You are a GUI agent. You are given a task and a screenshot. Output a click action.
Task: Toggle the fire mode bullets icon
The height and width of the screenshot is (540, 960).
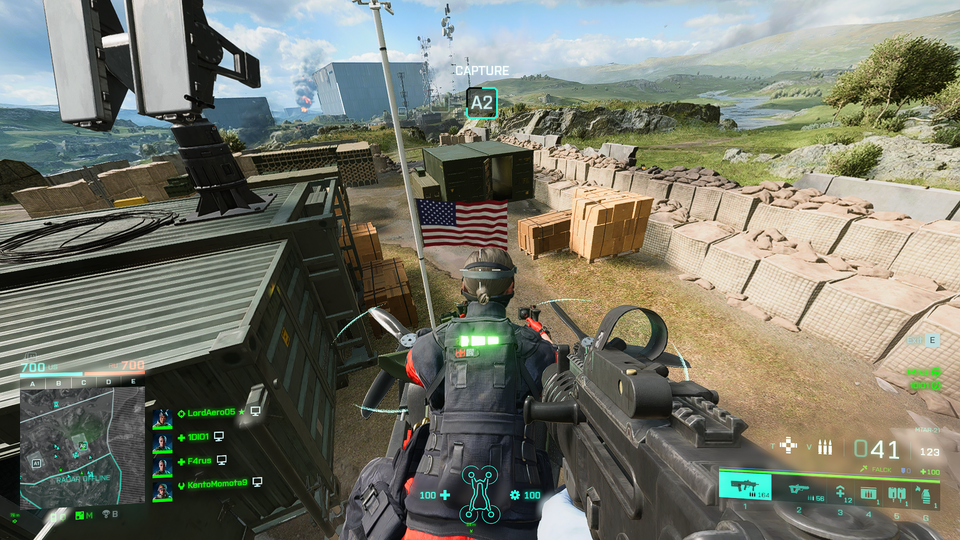pyautogui.click(x=825, y=447)
